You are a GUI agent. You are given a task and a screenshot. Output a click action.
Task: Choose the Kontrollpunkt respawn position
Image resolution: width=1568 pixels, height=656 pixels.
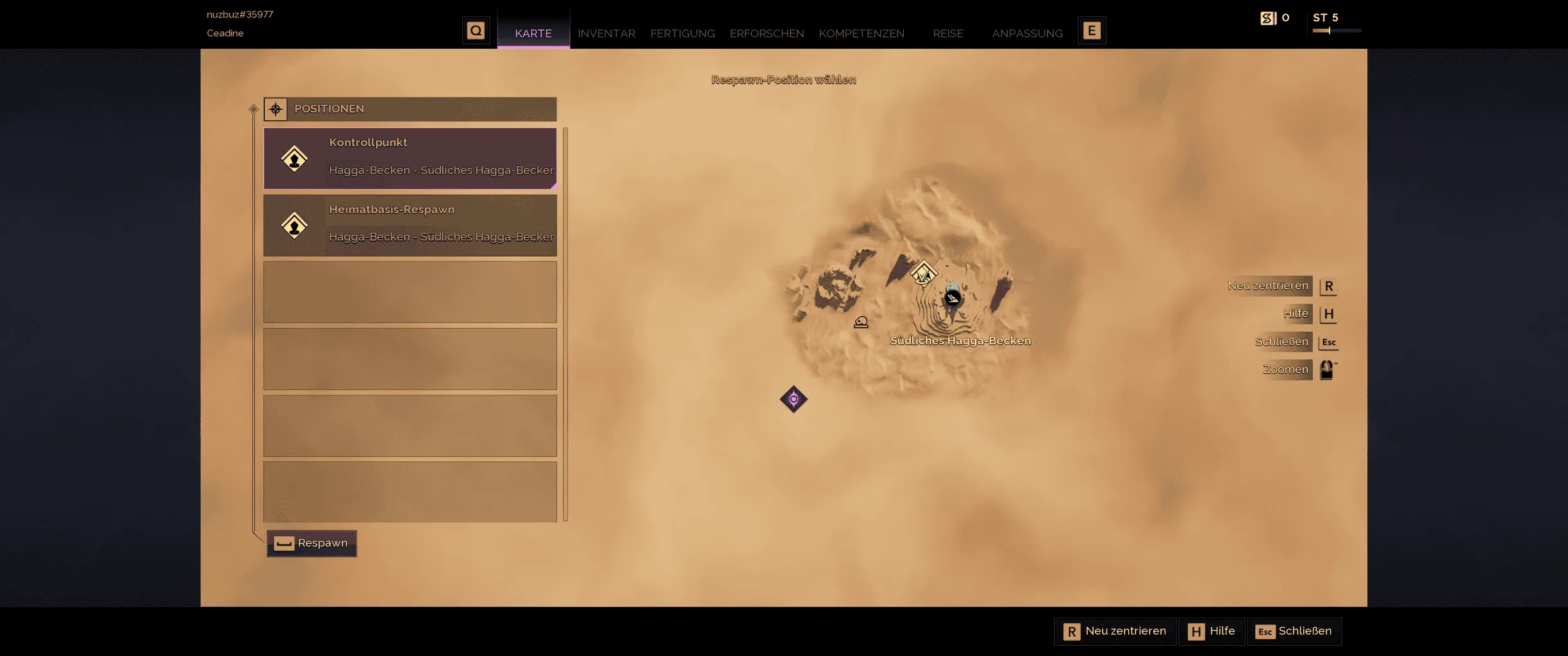click(x=410, y=158)
